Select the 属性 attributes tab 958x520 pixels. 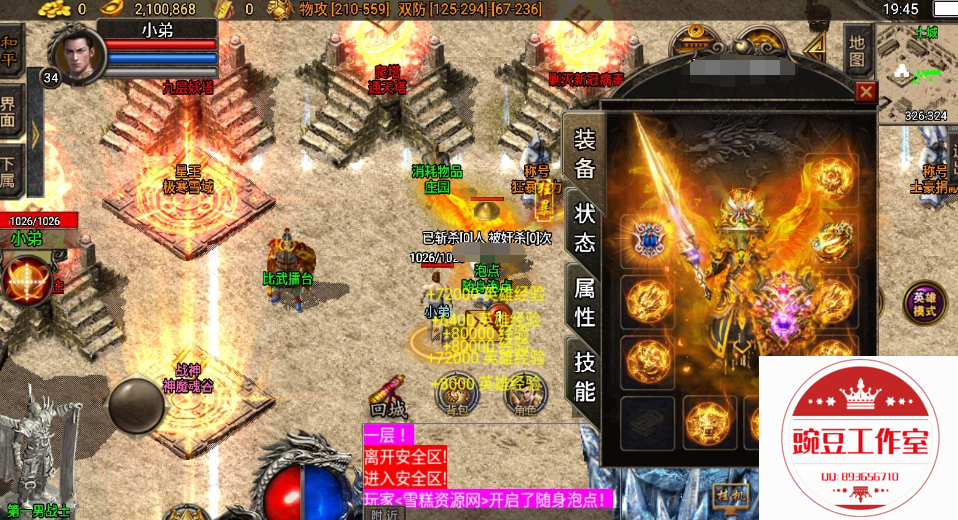click(584, 302)
